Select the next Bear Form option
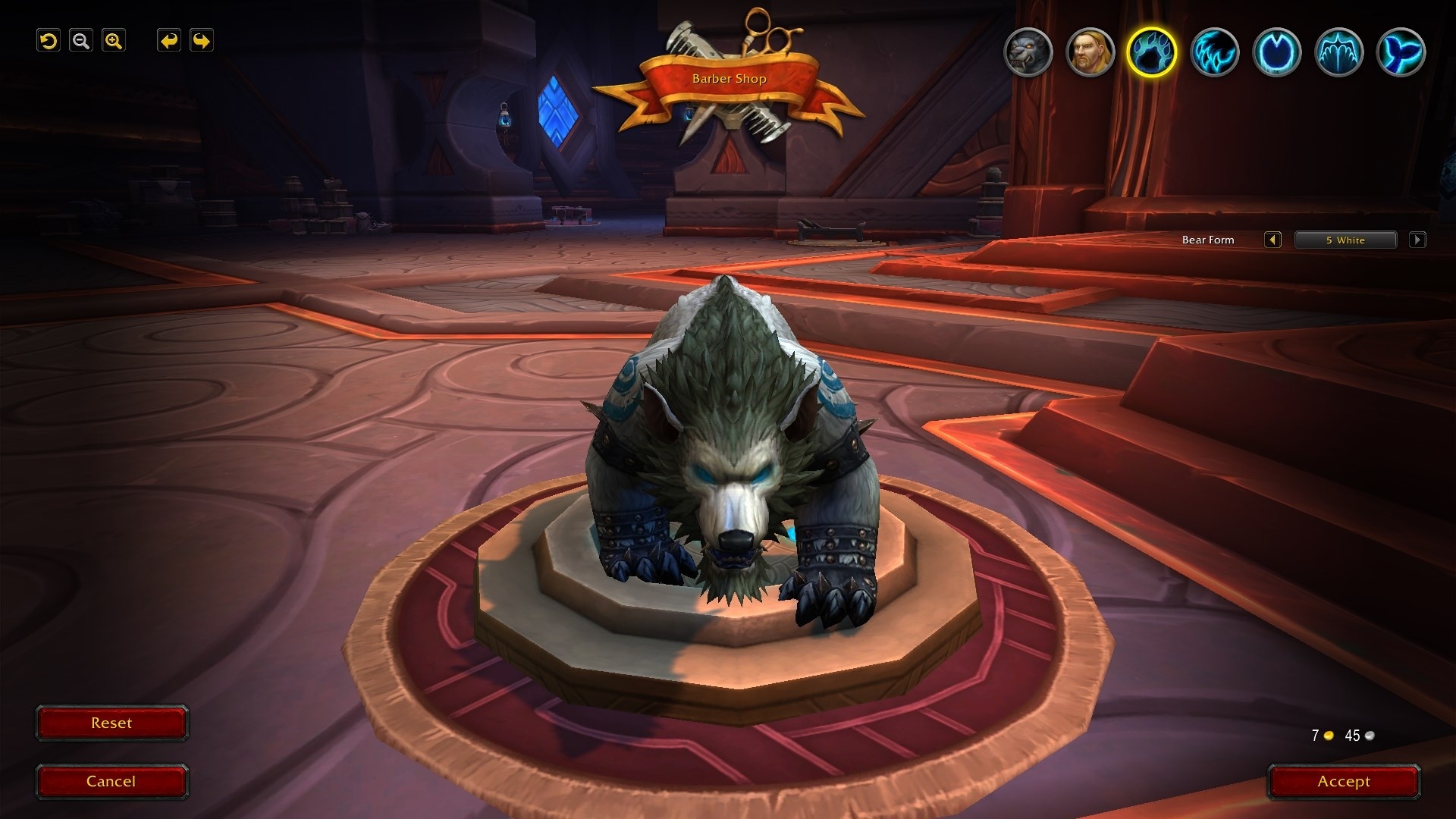This screenshot has height=819, width=1456. coord(1417,240)
